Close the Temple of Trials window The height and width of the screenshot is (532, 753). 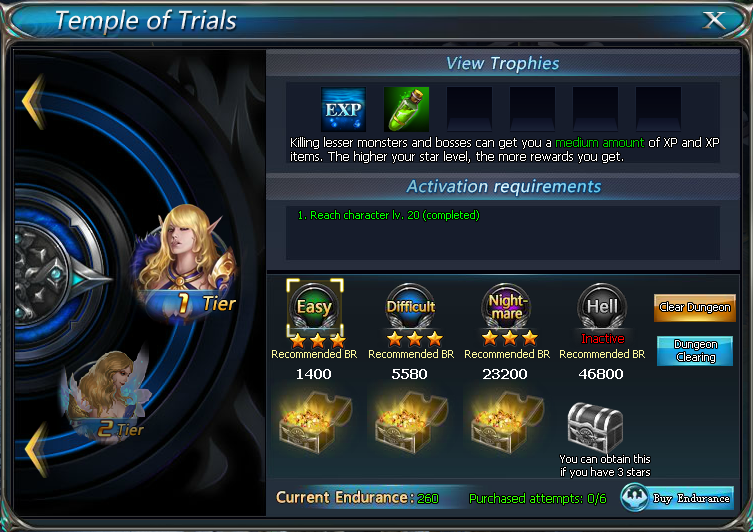coord(714,20)
